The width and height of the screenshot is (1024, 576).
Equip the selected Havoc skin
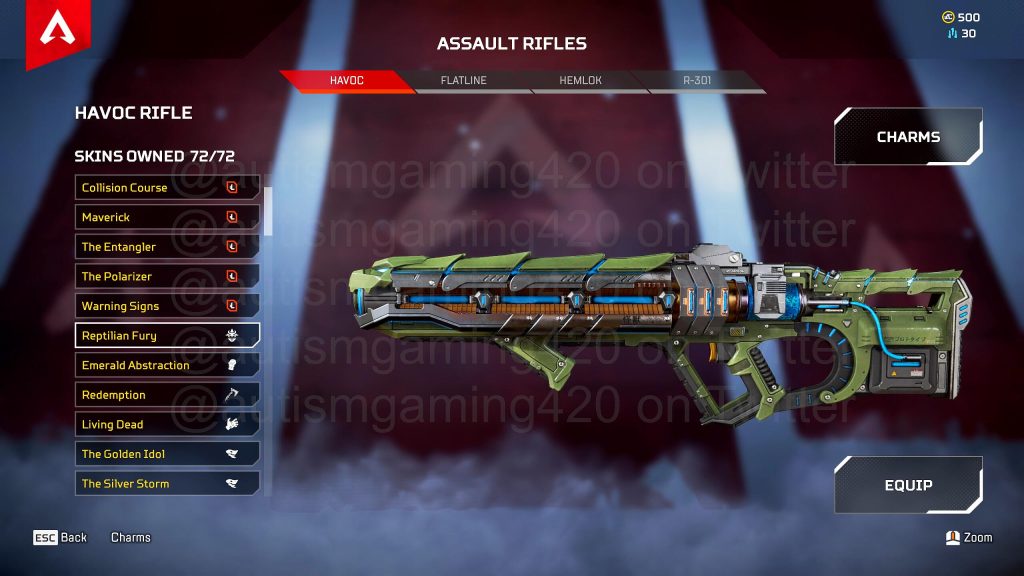(x=908, y=485)
